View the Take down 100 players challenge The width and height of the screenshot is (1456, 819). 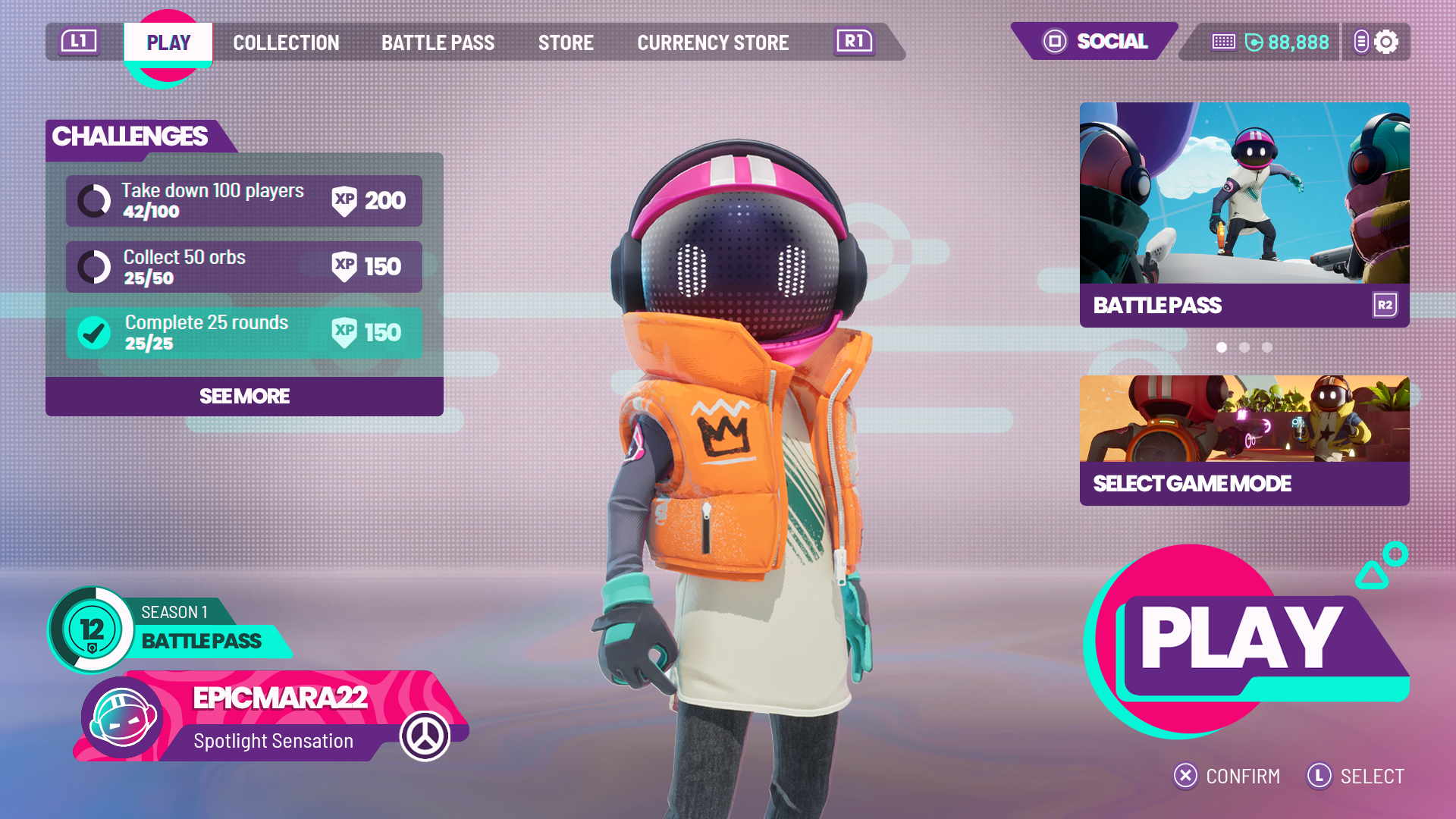(243, 201)
